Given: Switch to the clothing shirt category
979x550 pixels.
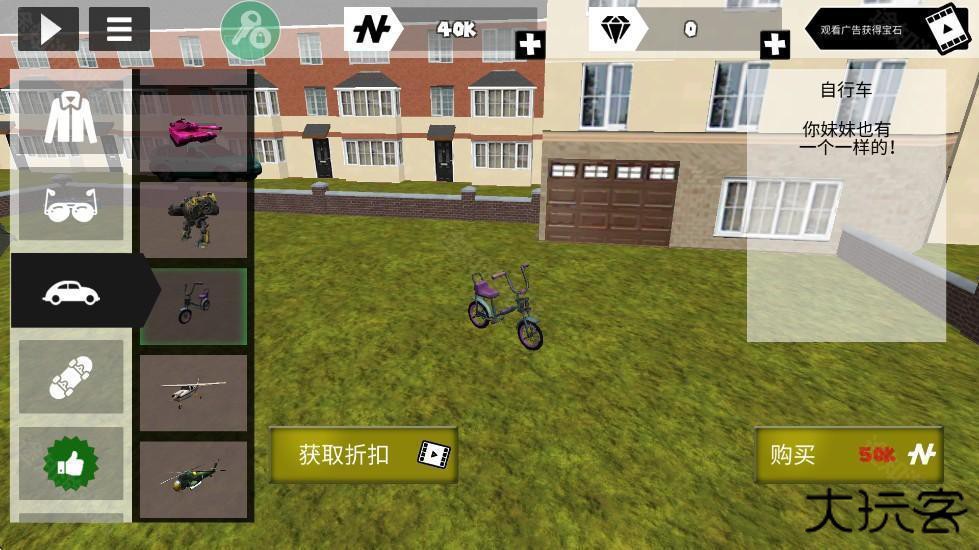Looking at the screenshot, I should [71, 121].
